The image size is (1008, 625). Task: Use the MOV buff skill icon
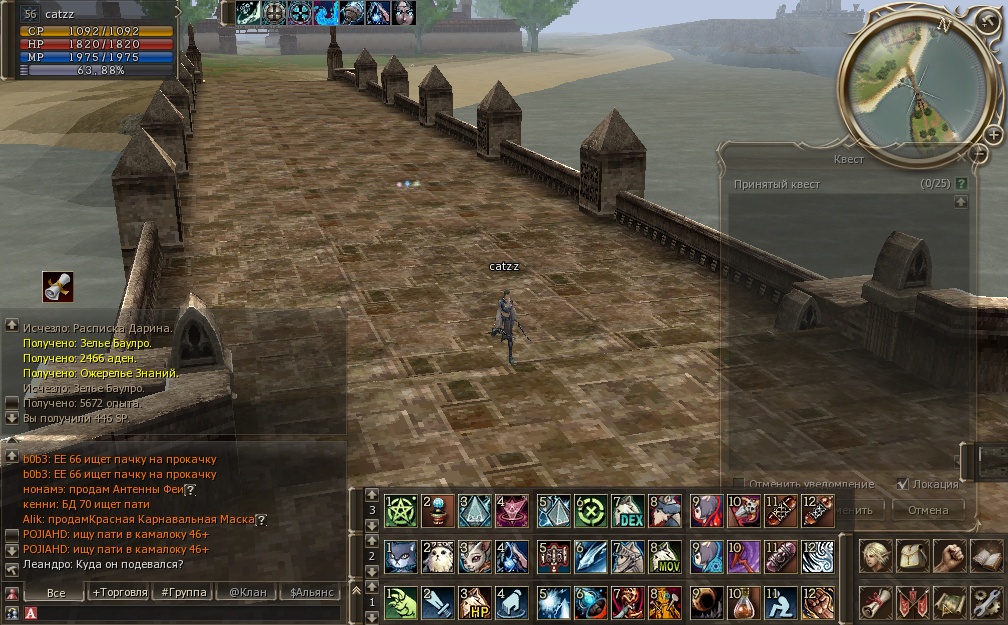(x=666, y=557)
